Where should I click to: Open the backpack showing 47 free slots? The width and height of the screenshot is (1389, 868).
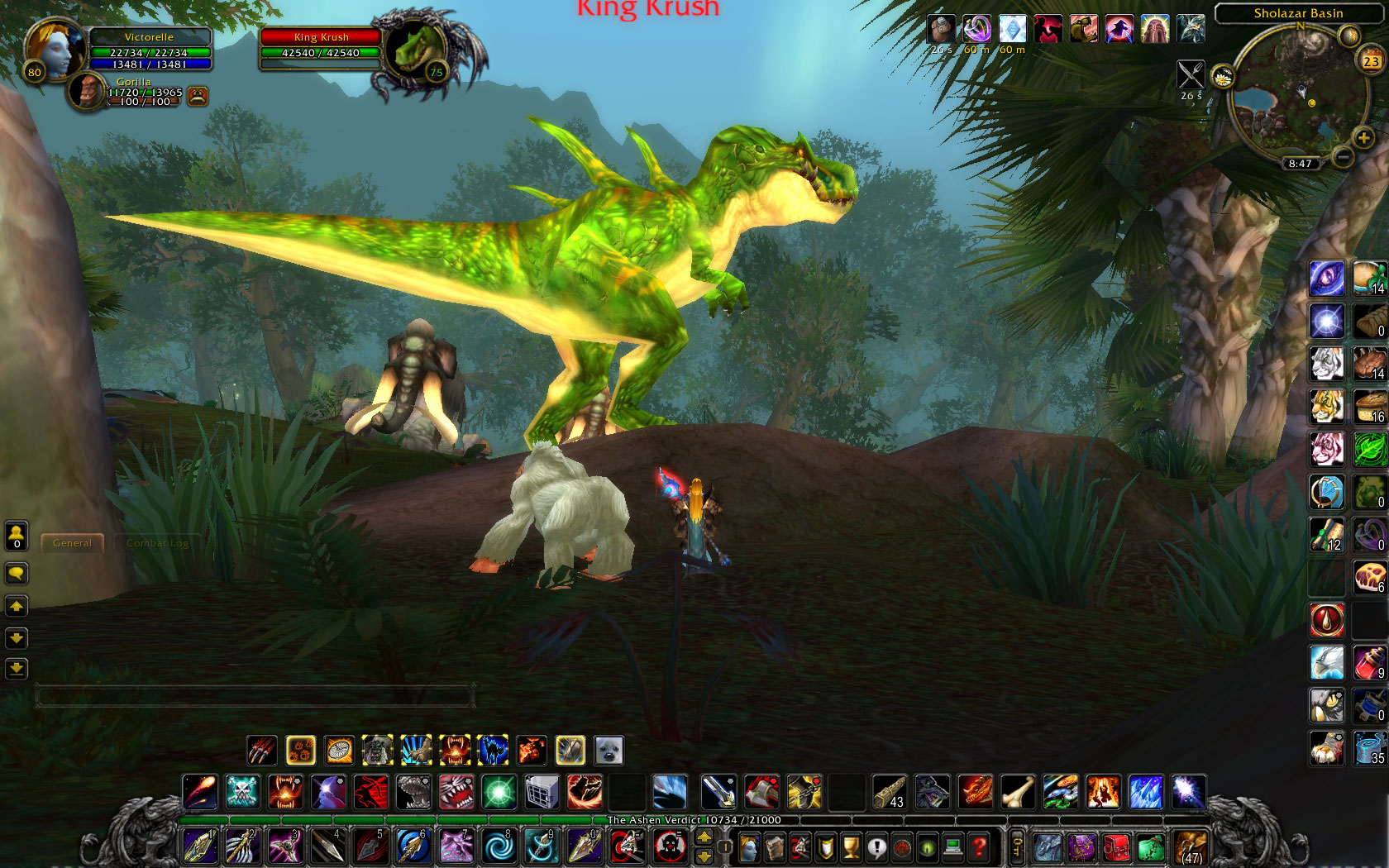click(1191, 848)
